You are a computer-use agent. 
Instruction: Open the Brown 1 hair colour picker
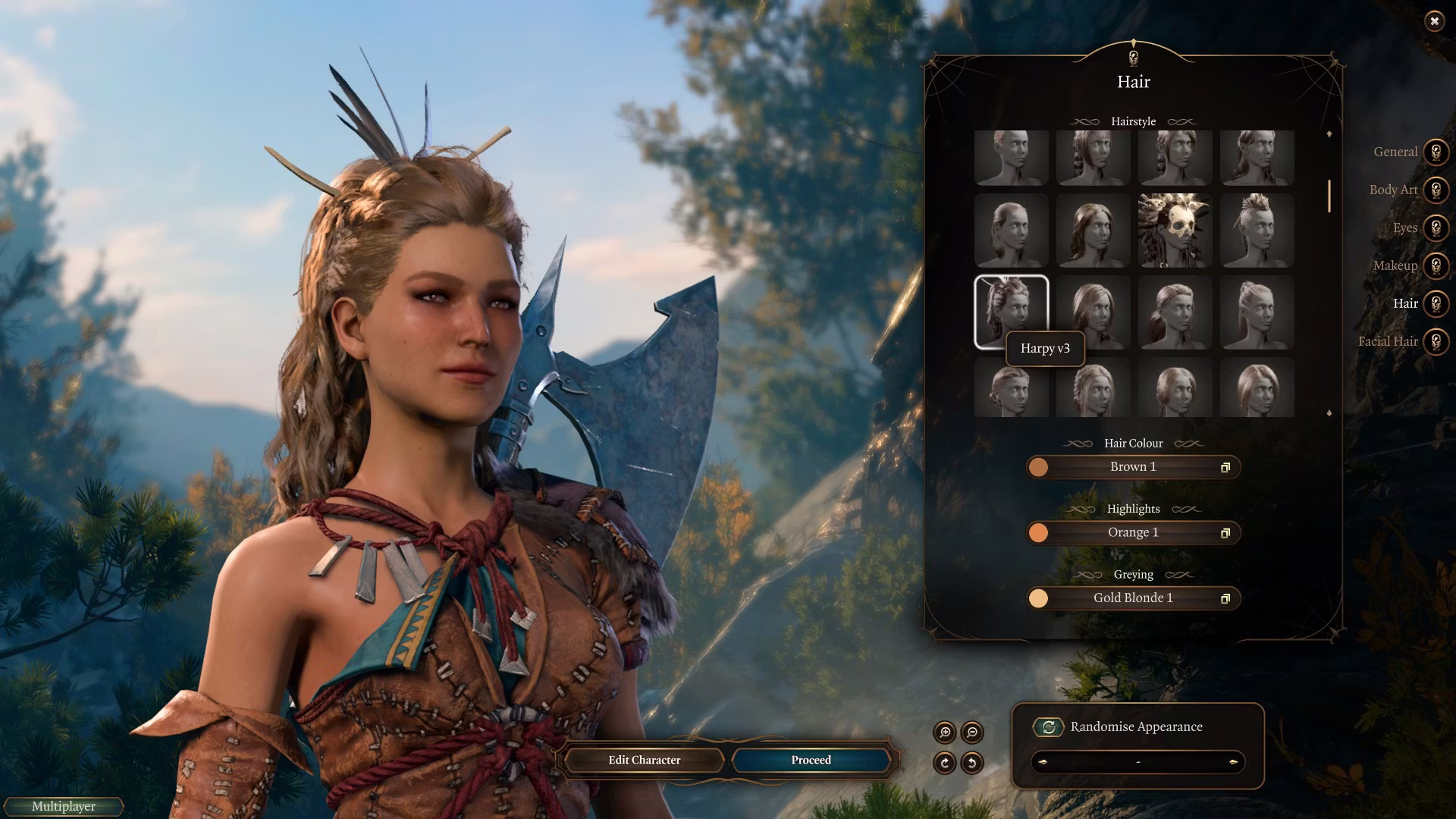pos(1133,467)
